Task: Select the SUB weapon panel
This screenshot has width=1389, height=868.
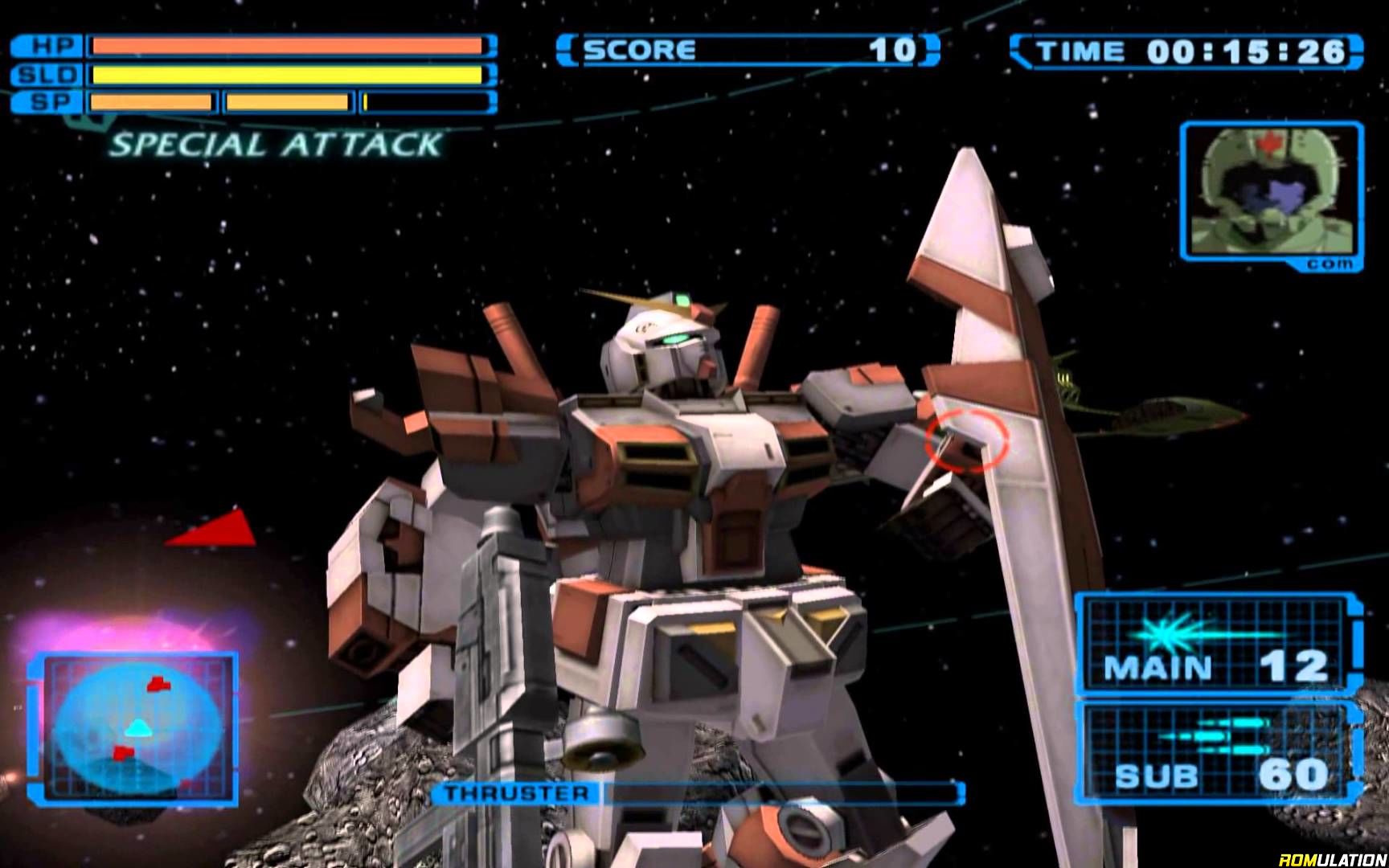Action: tap(1218, 753)
